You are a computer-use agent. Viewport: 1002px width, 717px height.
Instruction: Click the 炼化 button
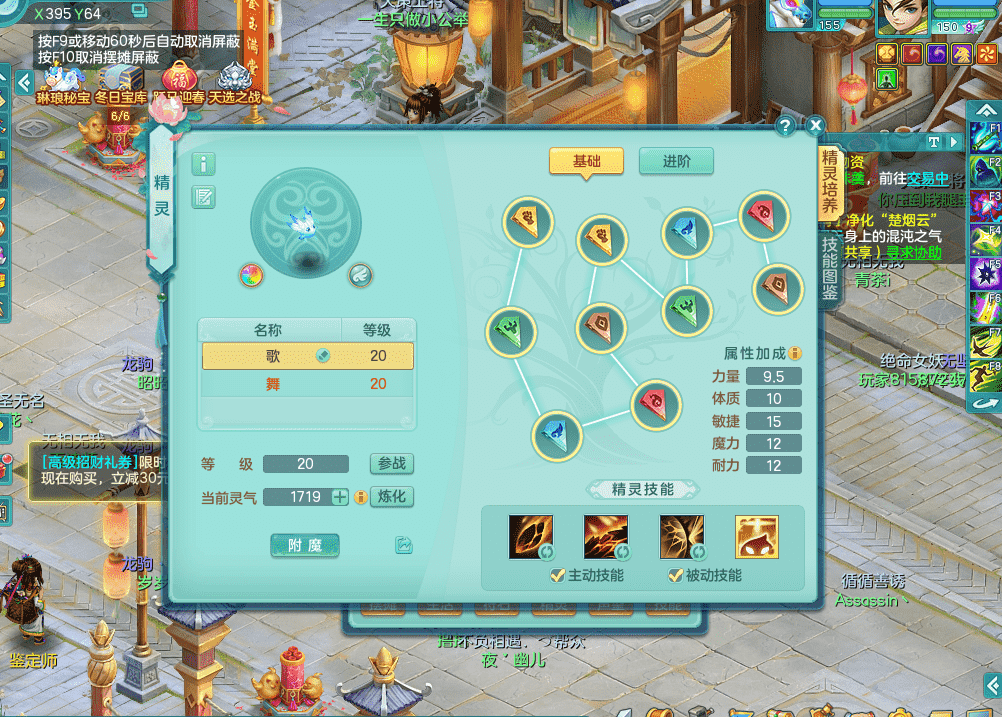391,497
